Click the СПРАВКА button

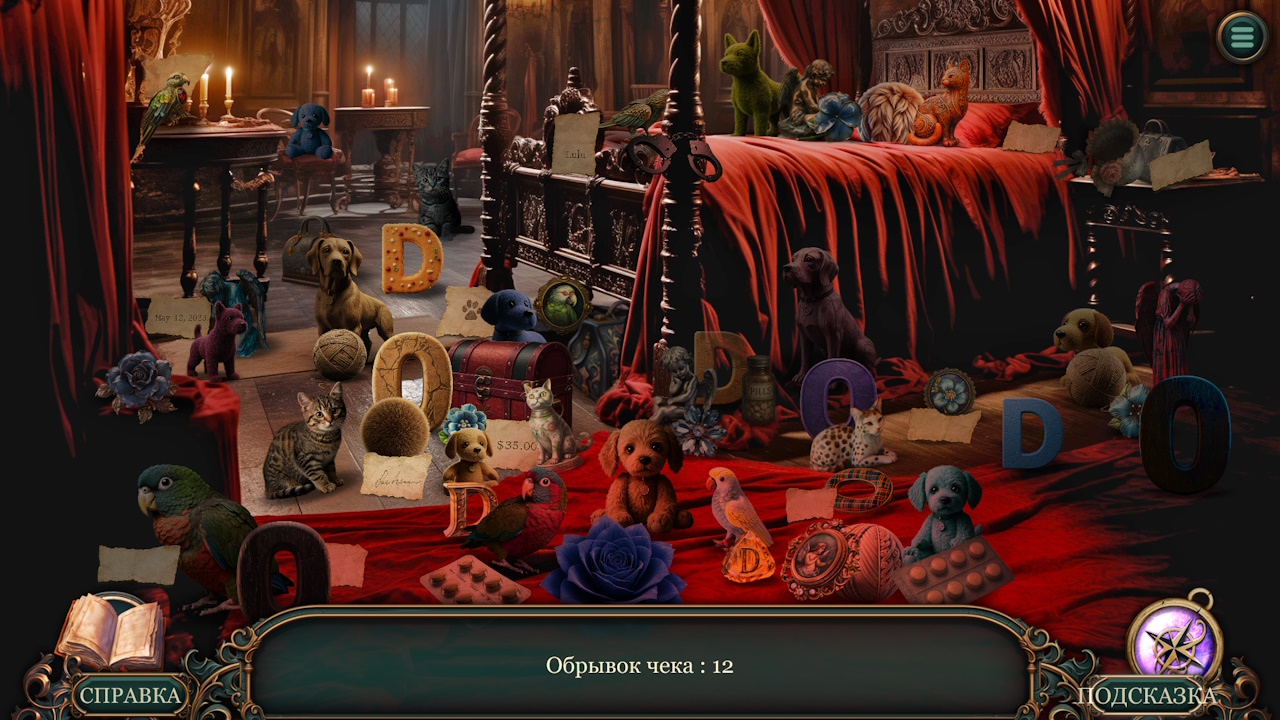pos(130,695)
